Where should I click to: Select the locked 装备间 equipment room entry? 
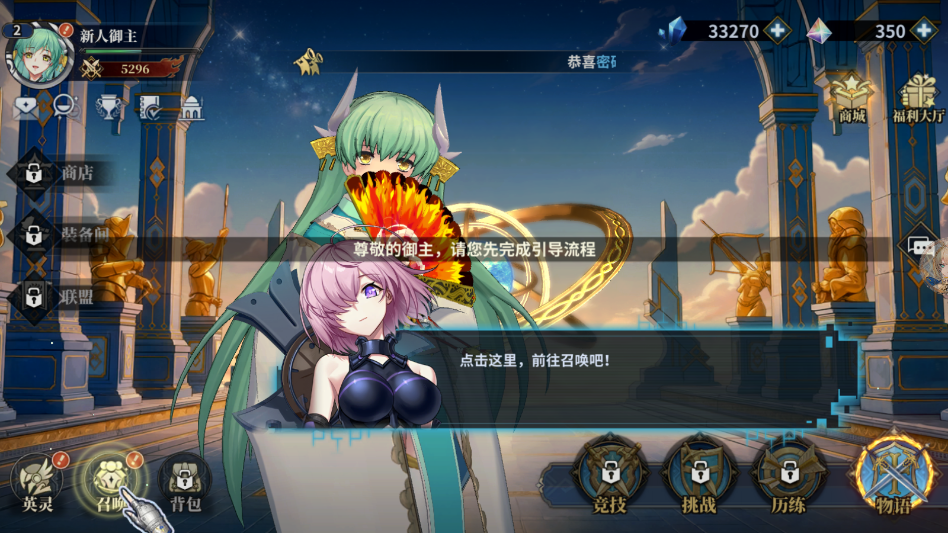[x=60, y=235]
